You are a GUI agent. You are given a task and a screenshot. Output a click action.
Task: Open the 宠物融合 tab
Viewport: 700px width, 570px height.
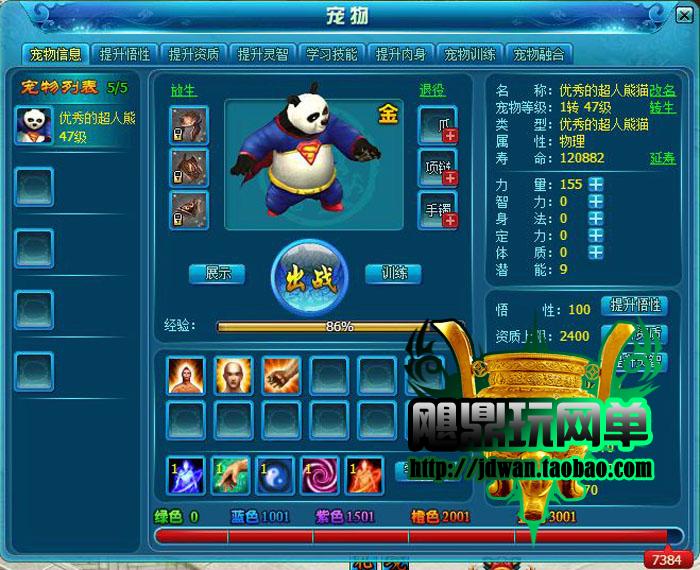point(539,54)
